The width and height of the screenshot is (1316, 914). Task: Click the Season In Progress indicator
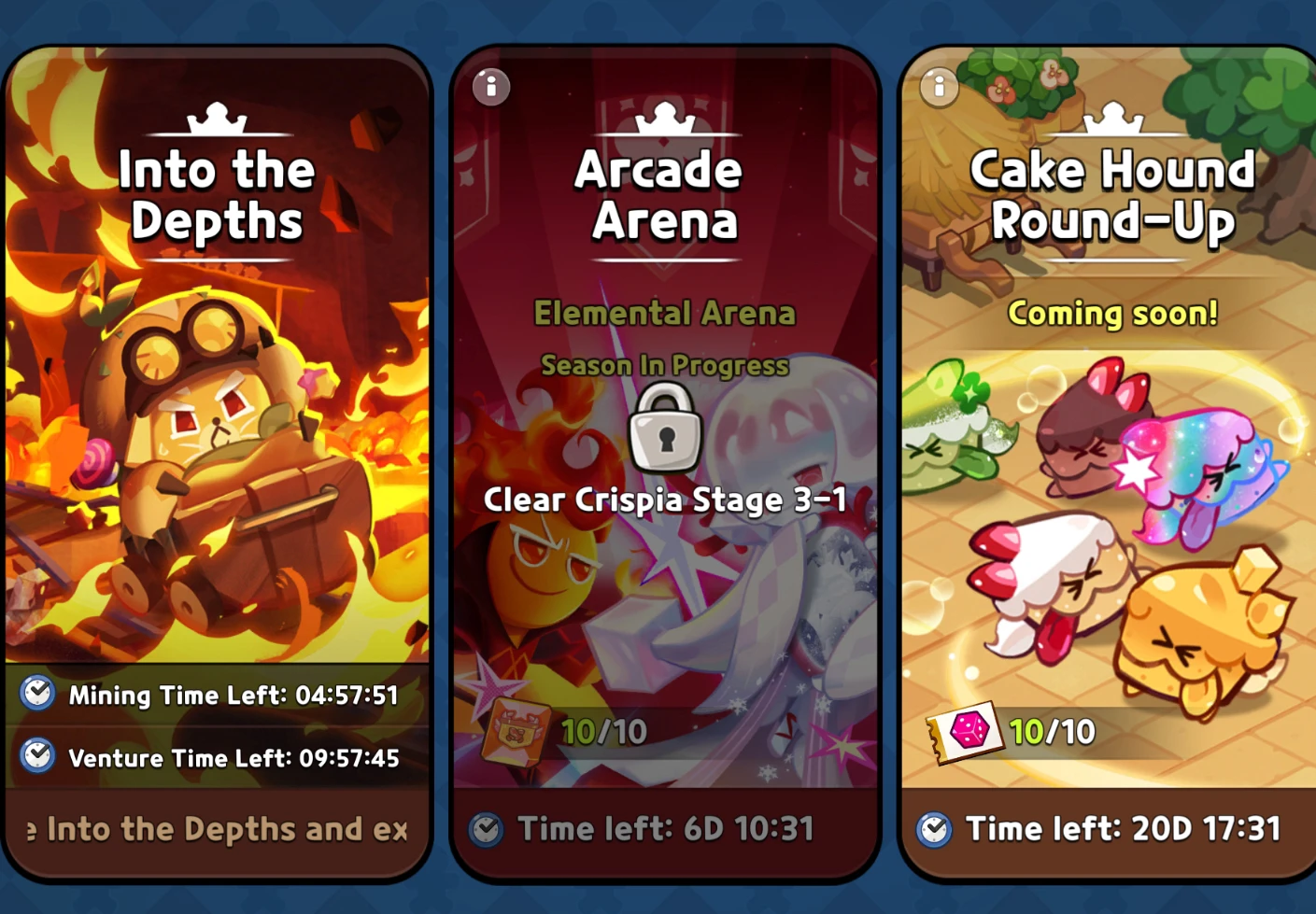[x=663, y=366]
